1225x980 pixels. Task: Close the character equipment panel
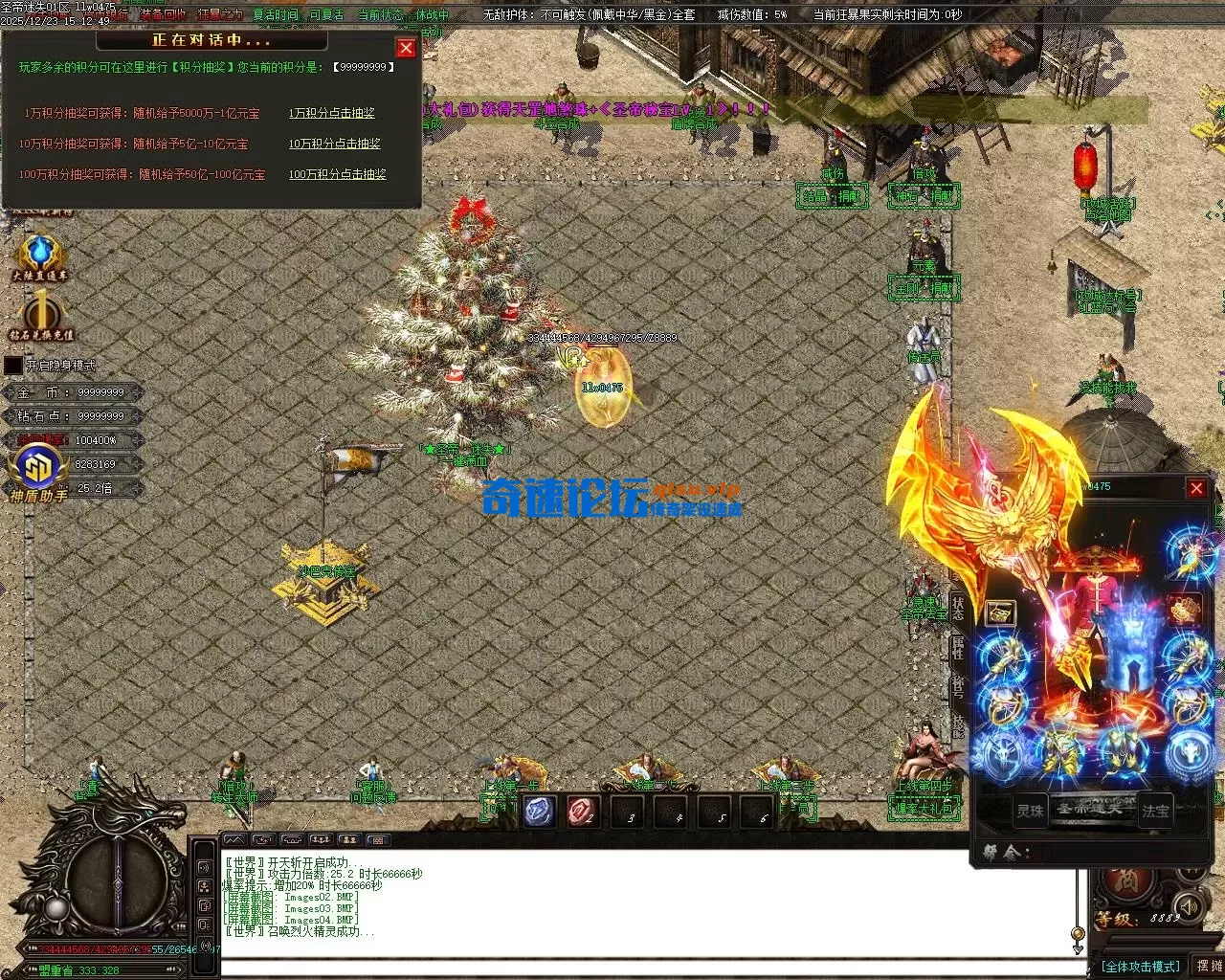1196,489
